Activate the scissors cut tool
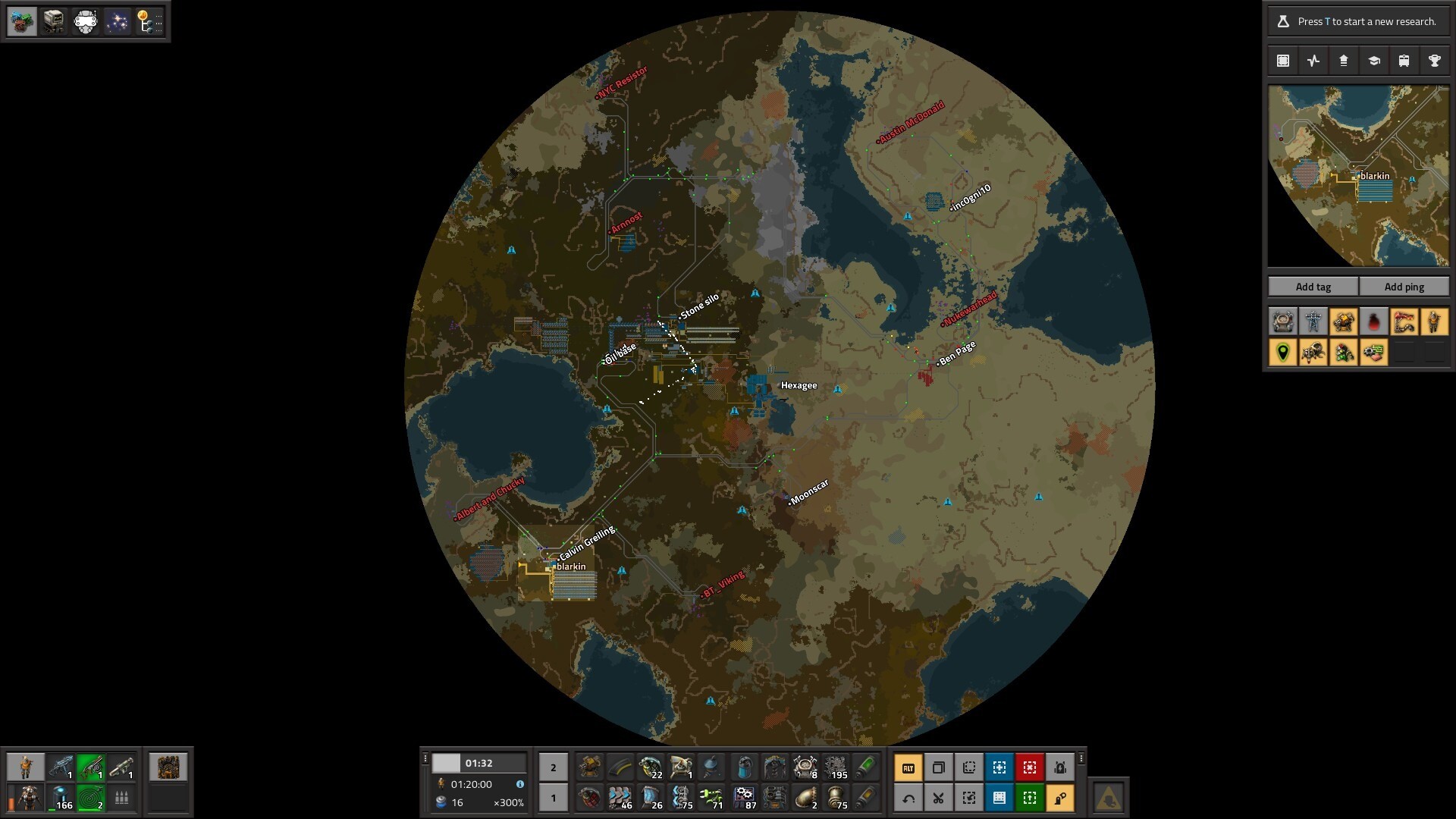Viewport: 1456px width, 819px height. (938, 798)
